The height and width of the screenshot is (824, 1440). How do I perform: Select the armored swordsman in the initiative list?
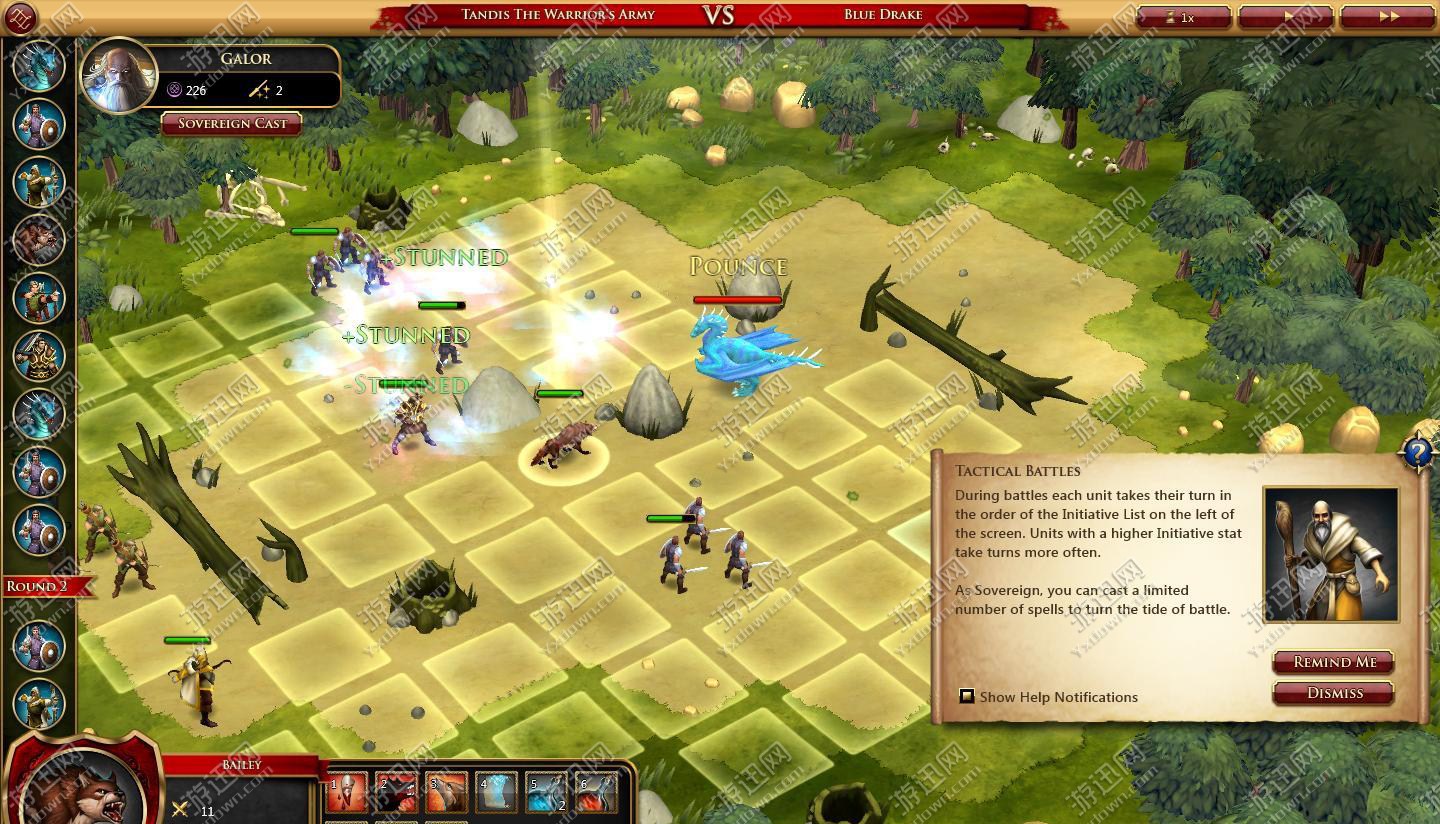40,356
